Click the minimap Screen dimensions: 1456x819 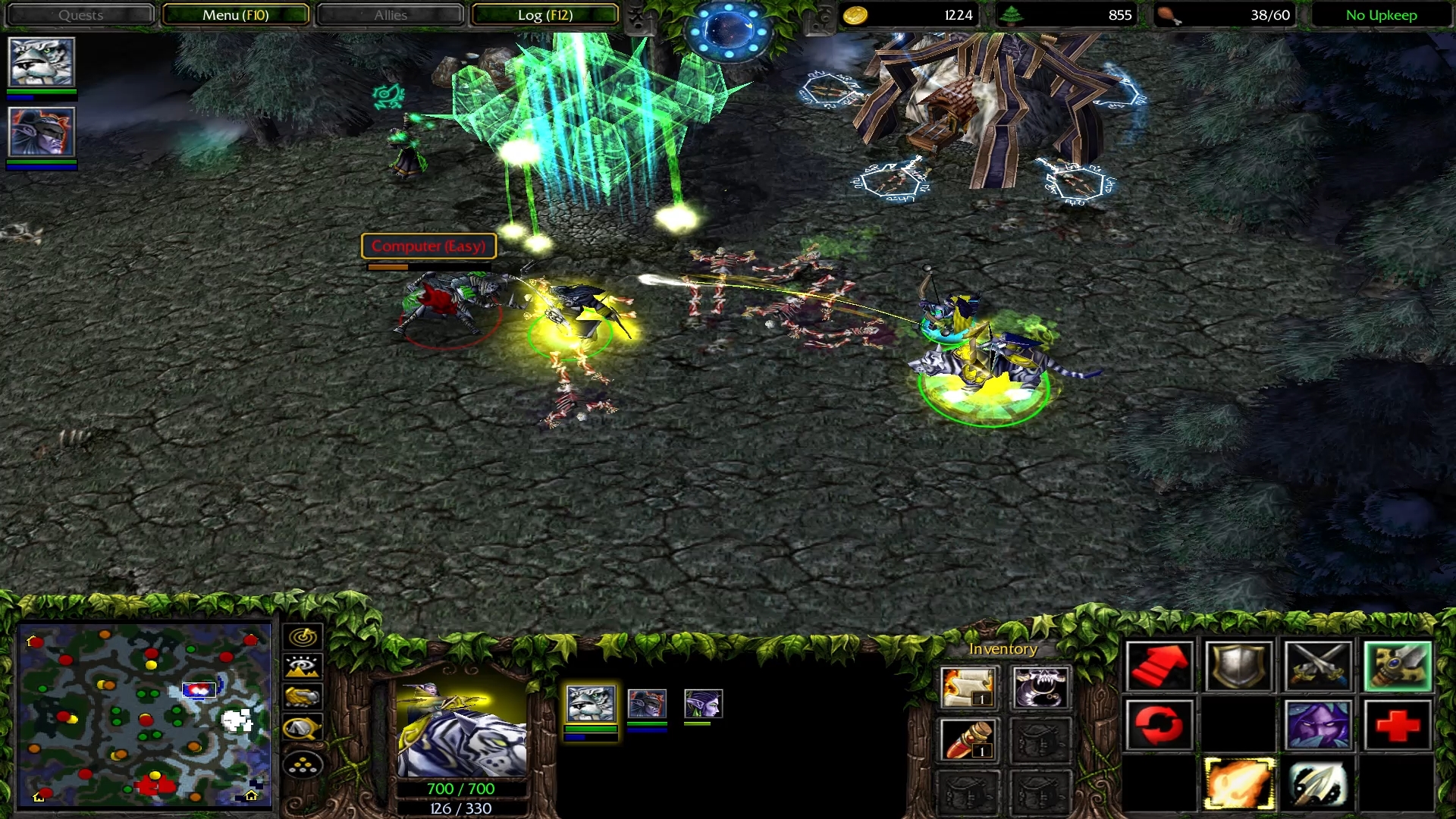(144, 714)
